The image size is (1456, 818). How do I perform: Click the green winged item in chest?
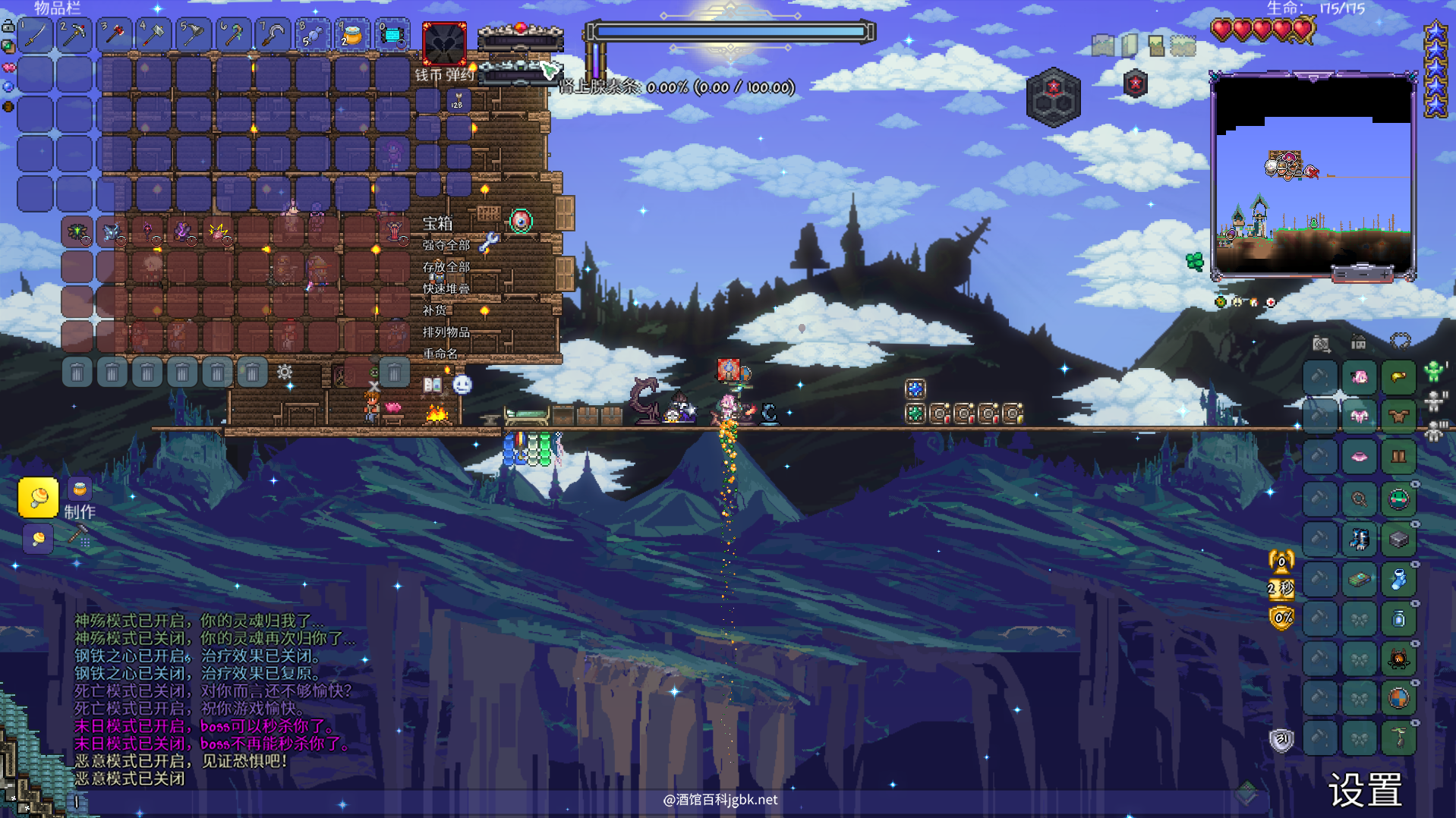click(77, 231)
